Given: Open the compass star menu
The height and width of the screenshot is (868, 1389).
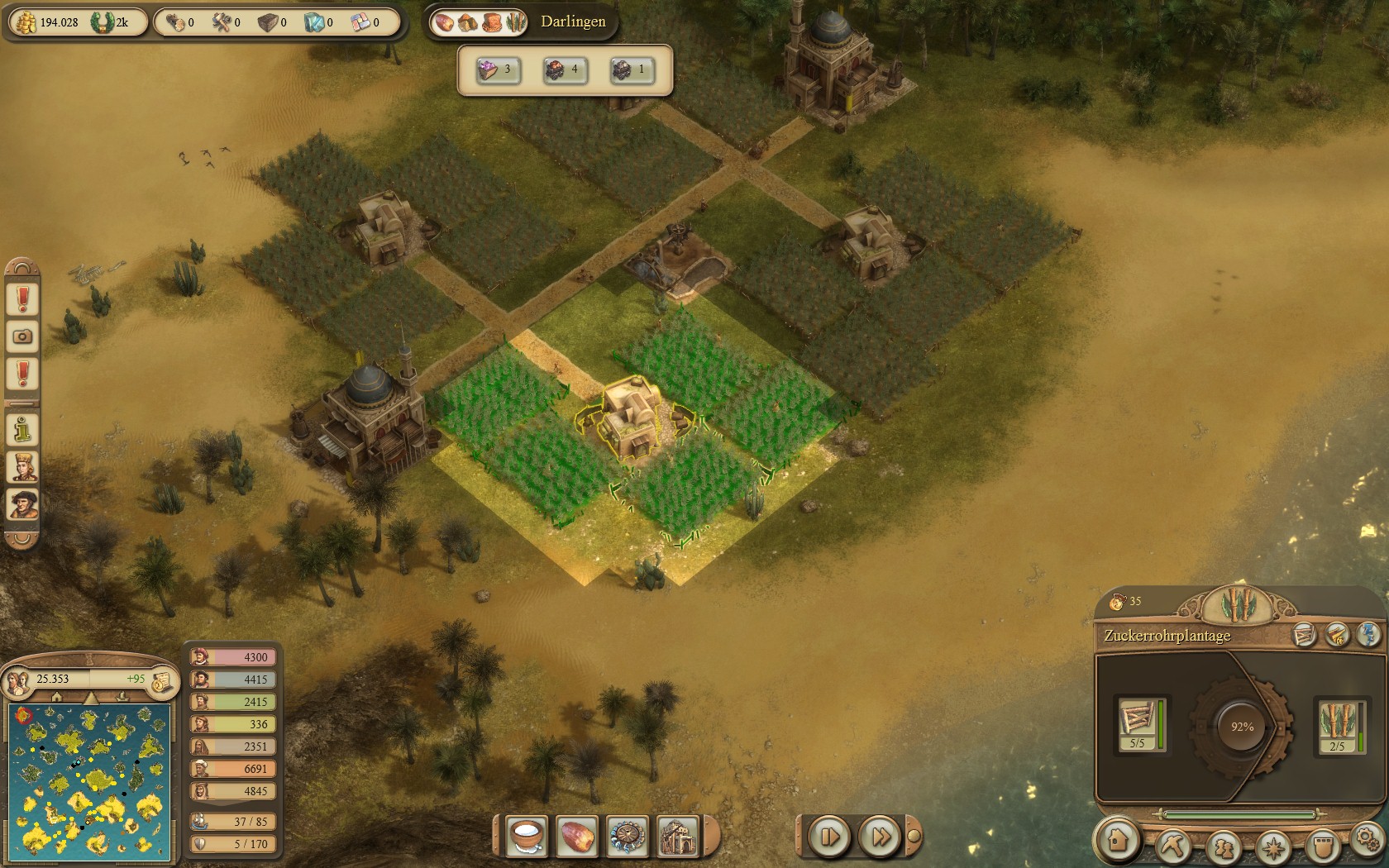Looking at the screenshot, I should [1273, 847].
